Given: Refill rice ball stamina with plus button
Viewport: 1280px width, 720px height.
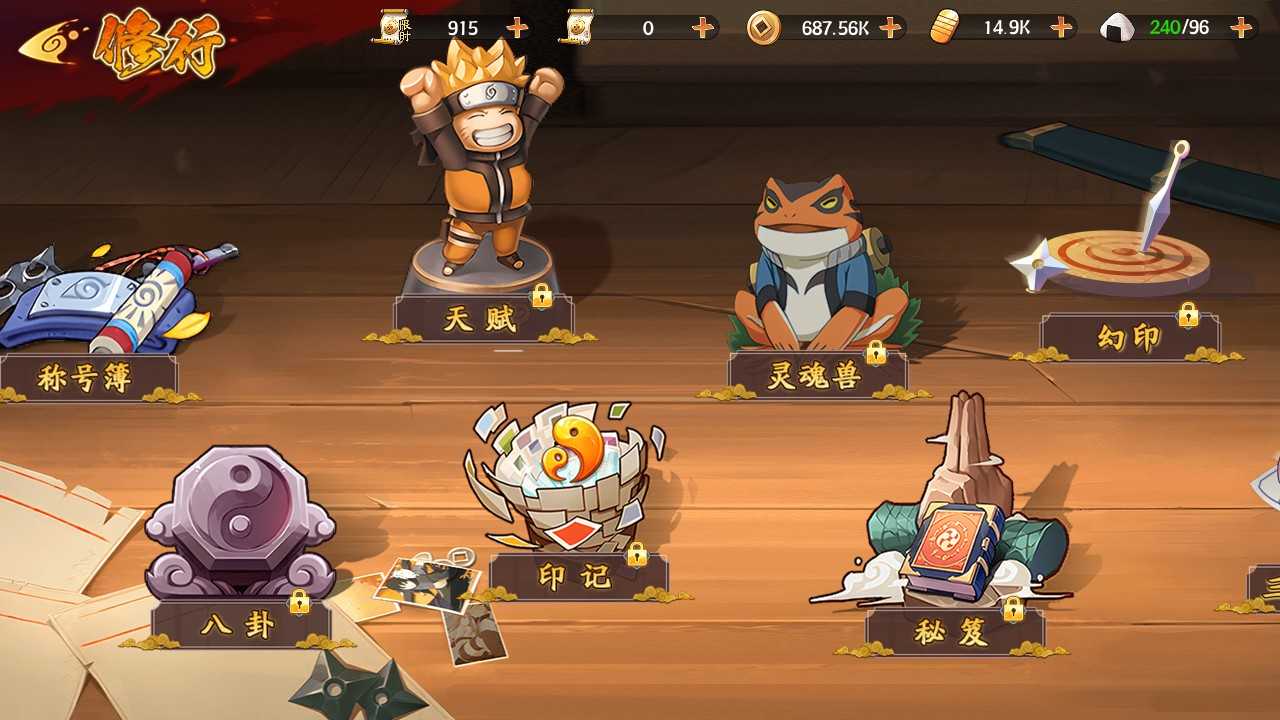Looking at the screenshot, I should pyautogui.click(x=1242, y=28).
